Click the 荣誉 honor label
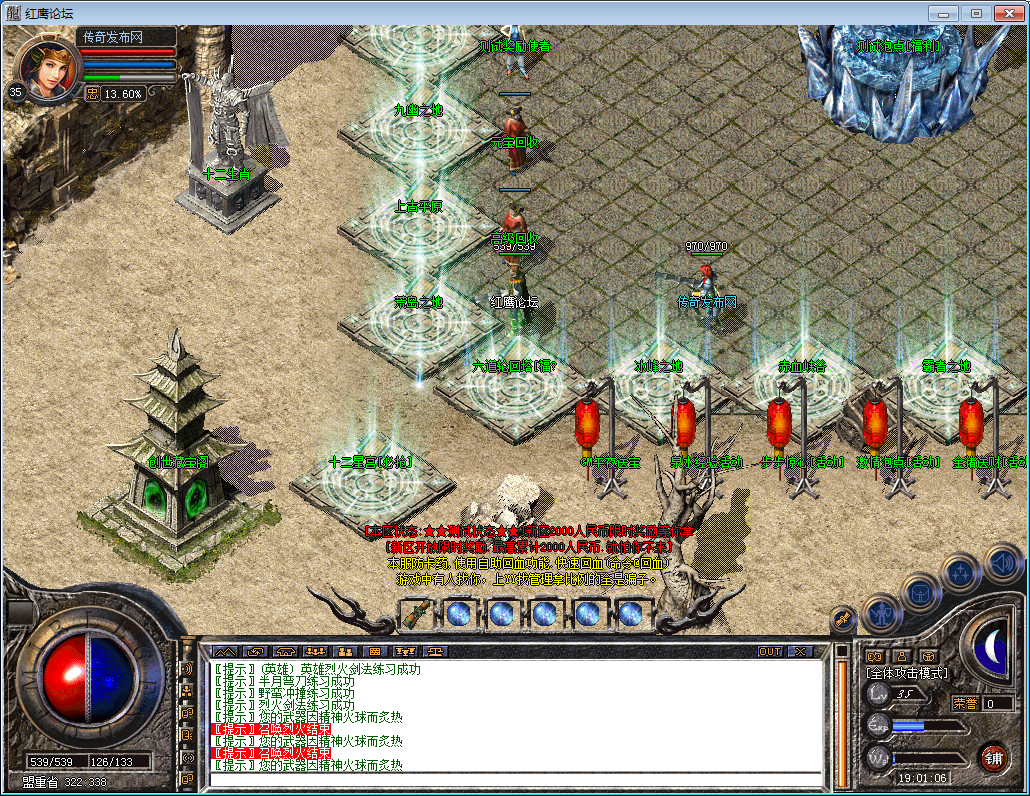 coord(965,703)
